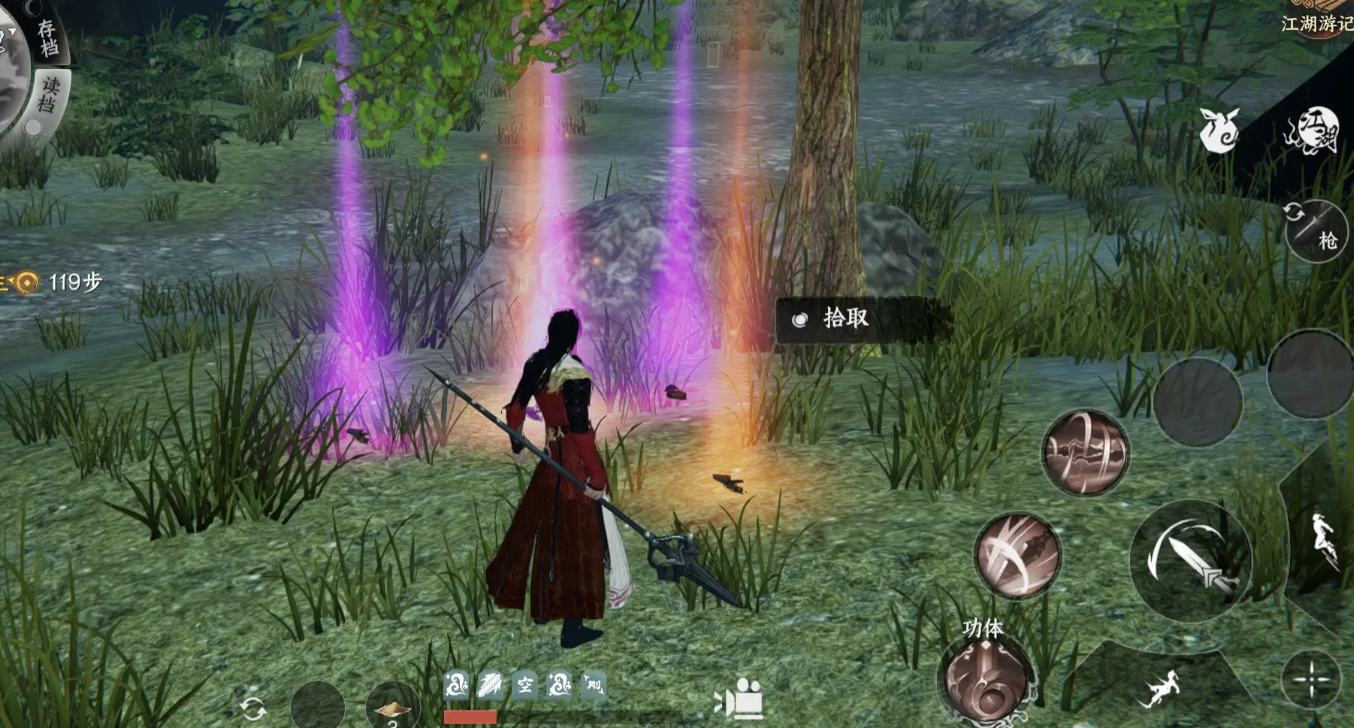The image size is (1354, 728).
Task: Toggle the crosshair lock-on button
Action: pyautogui.click(x=1310, y=679)
